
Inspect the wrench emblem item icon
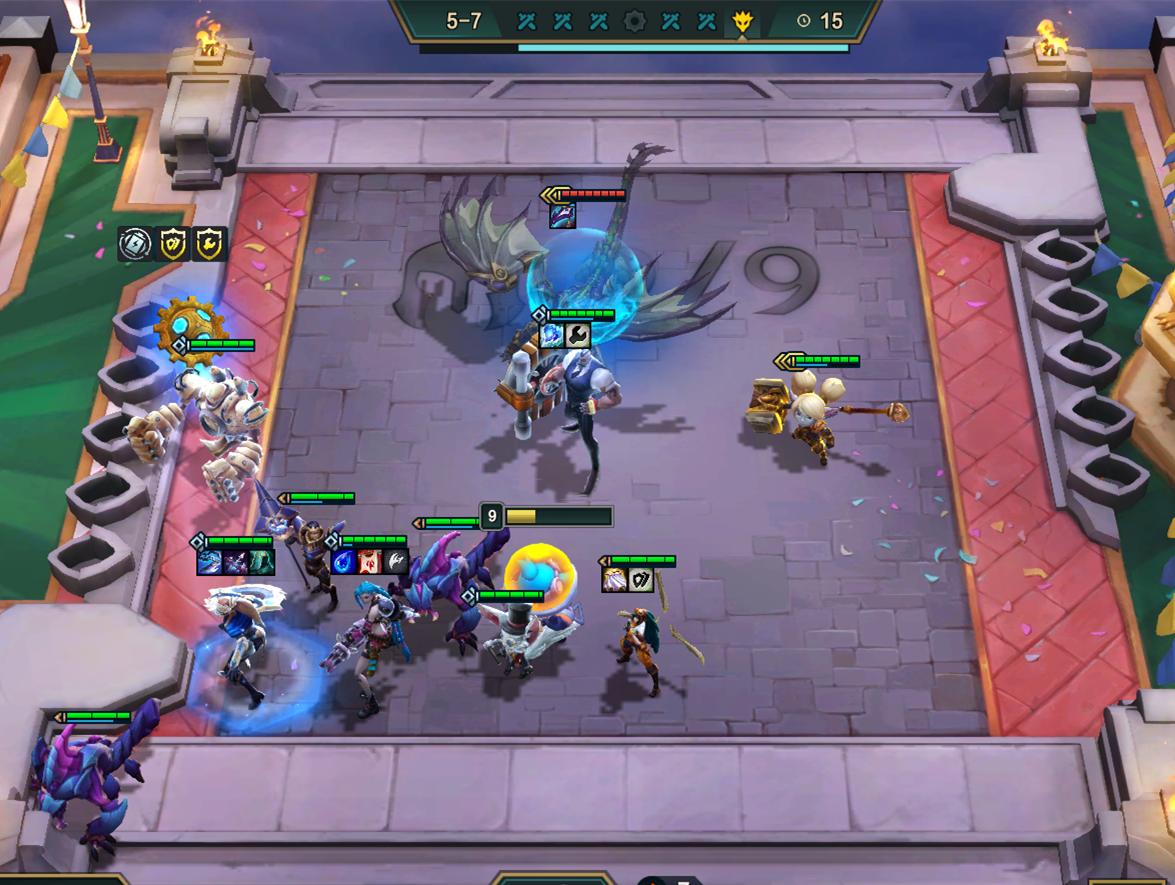point(578,335)
